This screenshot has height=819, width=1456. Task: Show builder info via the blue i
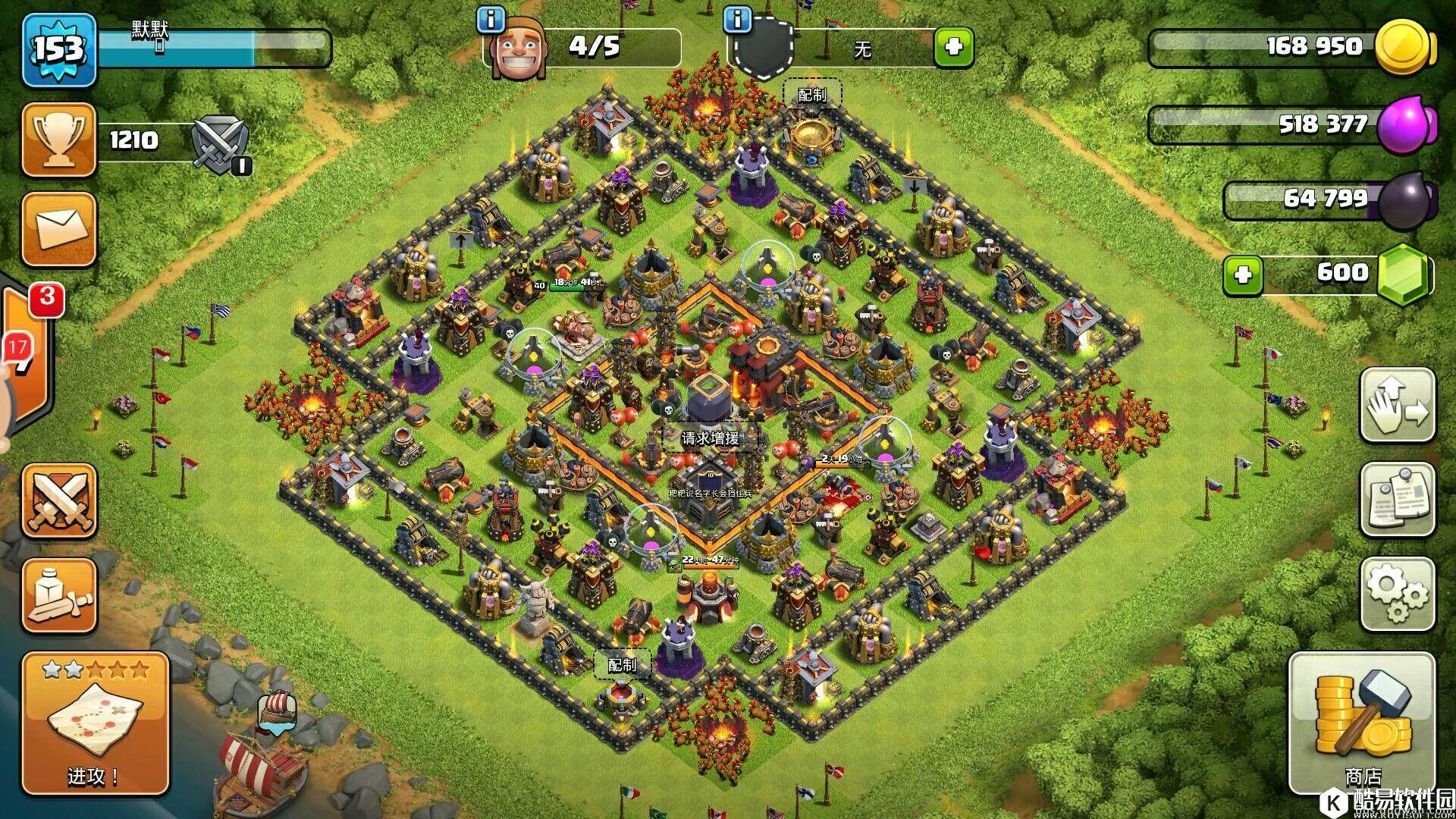492,20
